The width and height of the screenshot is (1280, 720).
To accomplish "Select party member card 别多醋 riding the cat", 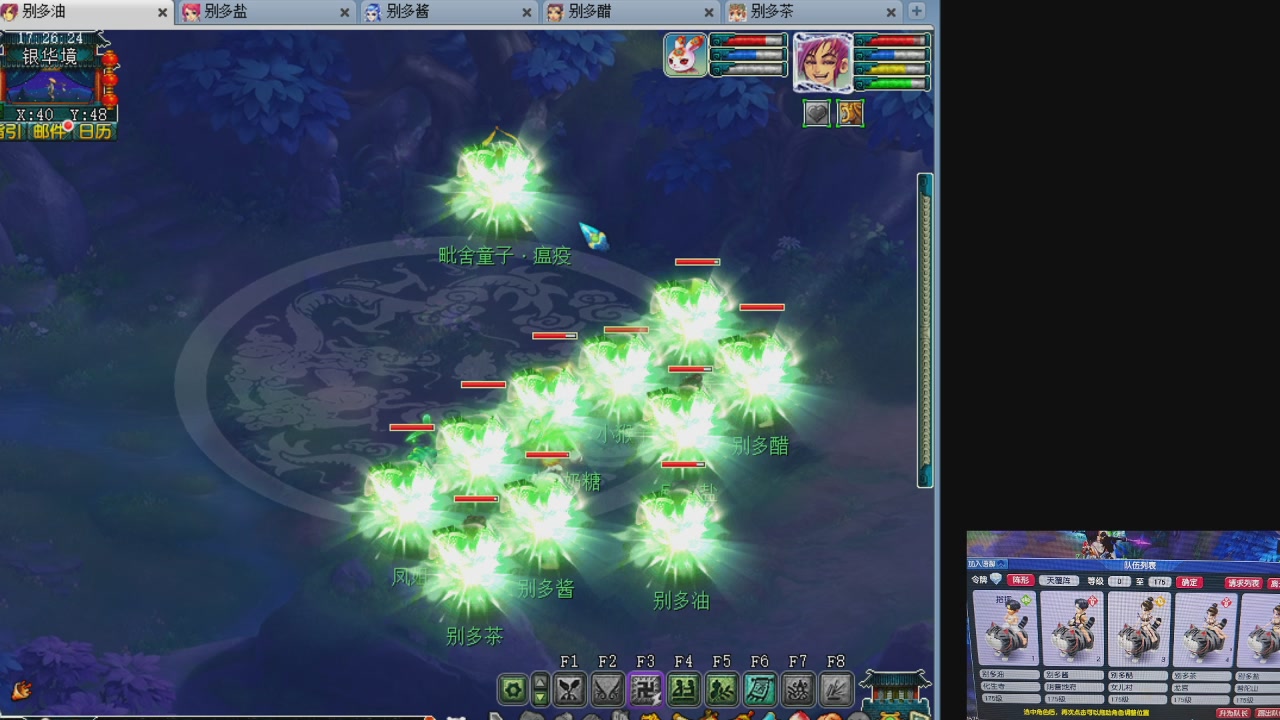I will 1139,630.
